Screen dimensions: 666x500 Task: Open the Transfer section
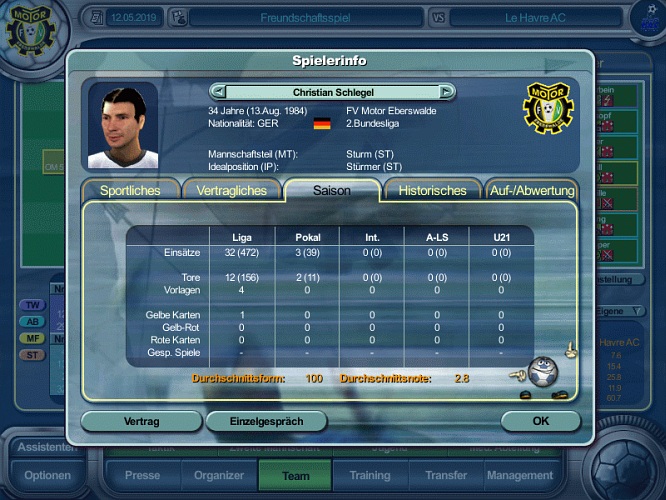coord(445,476)
